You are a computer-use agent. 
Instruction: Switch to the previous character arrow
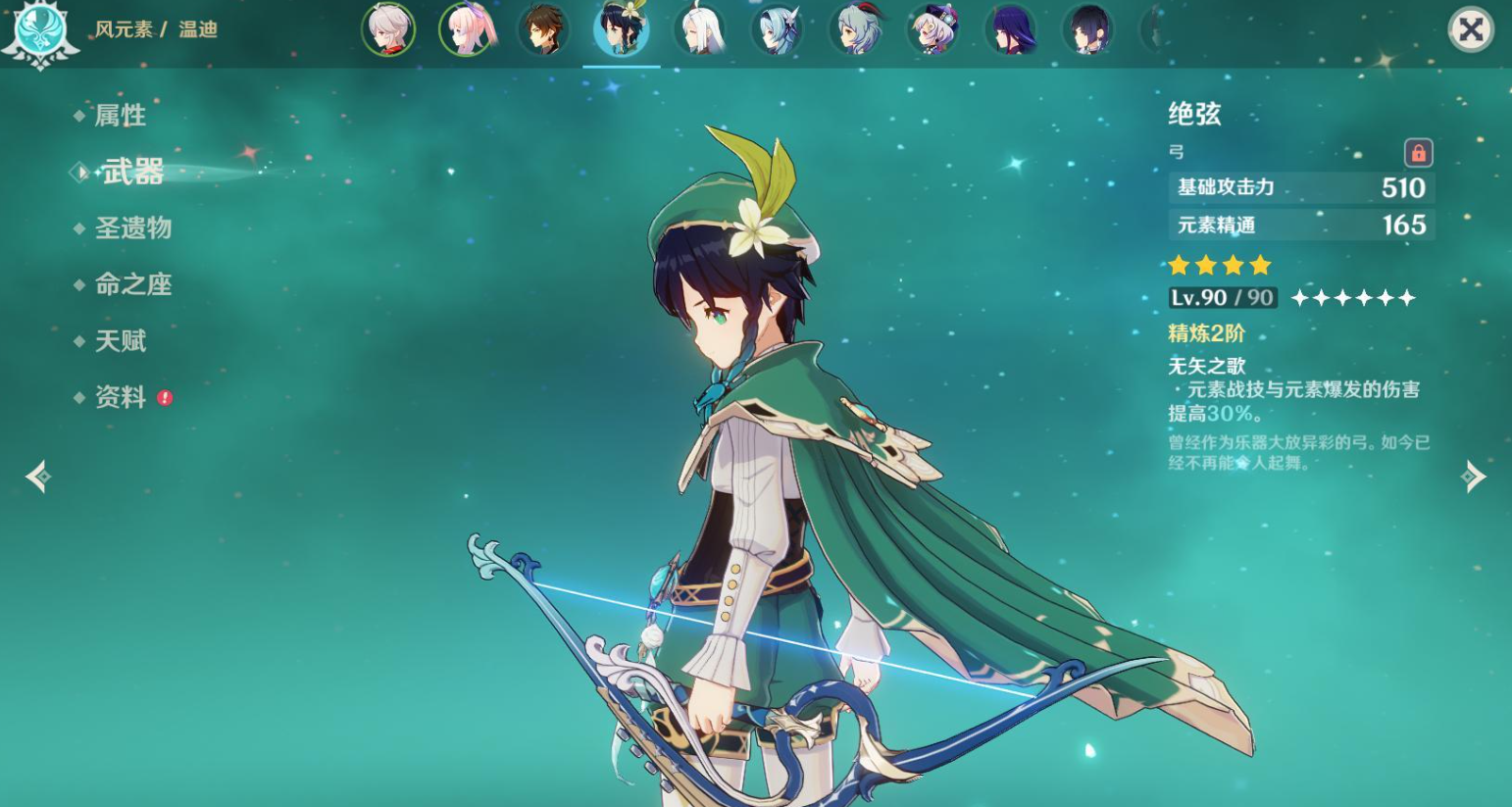pos(38,477)
